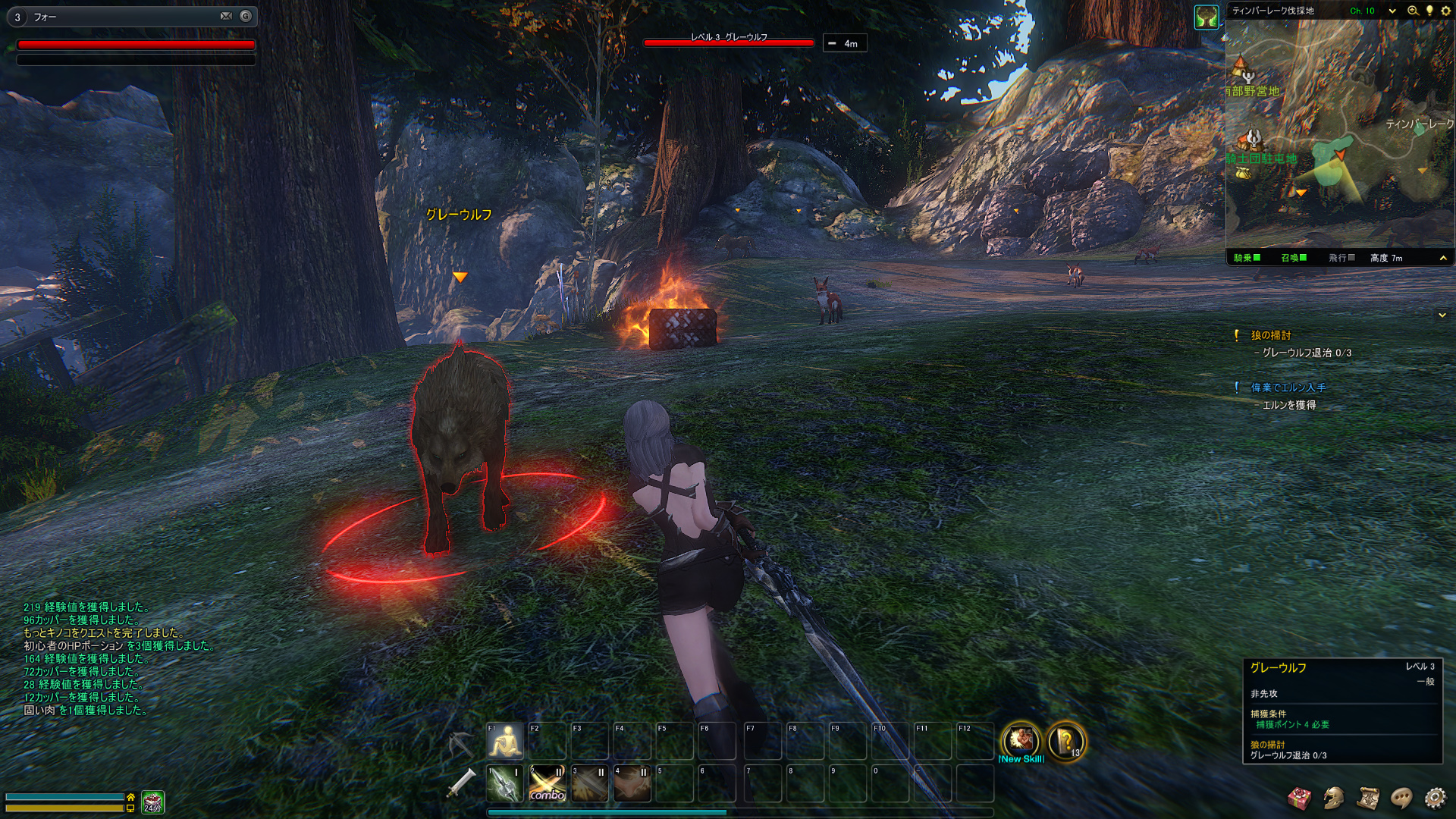Viewport: 1456px width, 819px height.
Task: Open the question mark book icon
Action: [x=1065, y=741]
